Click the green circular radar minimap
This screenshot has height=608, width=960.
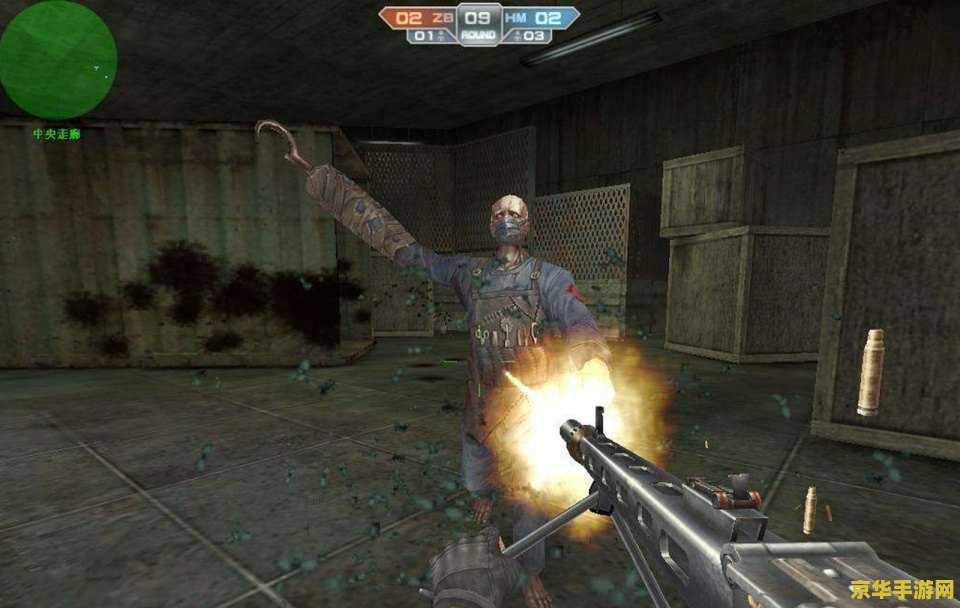click(x=57, y=59)
